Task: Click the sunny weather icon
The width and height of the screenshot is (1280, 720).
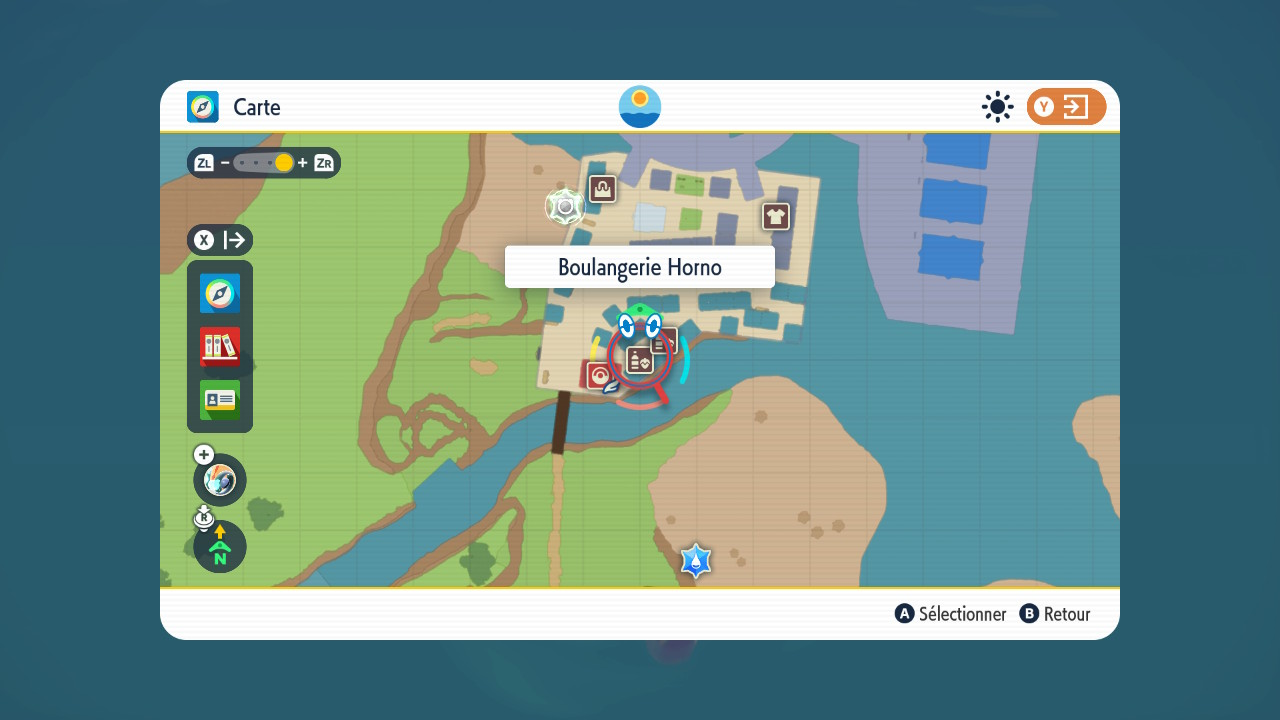Action: (997, 107)
